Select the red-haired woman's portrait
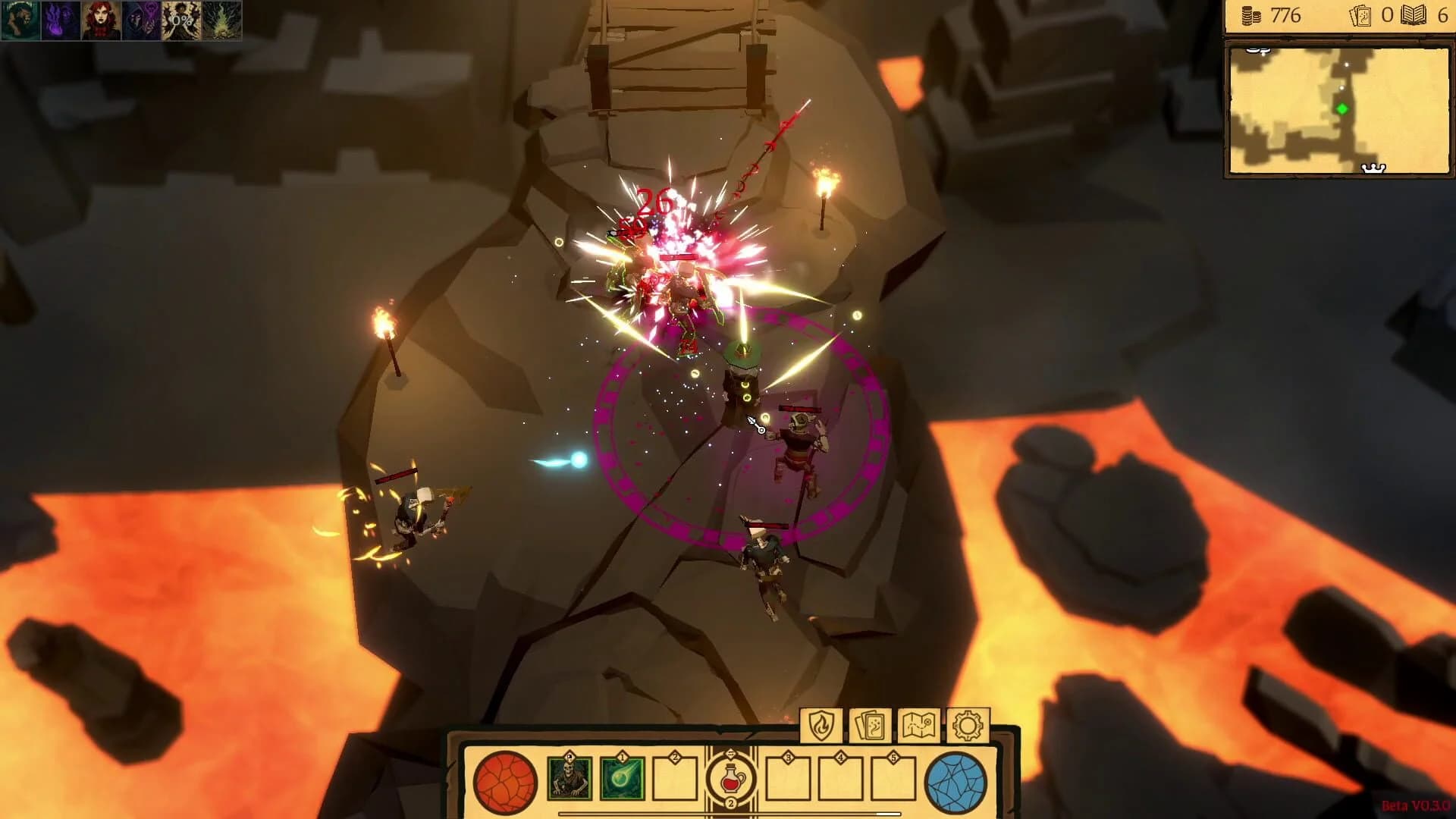Image resolution: width=1456 pixels, height=819 pixels. click(102, 21)
